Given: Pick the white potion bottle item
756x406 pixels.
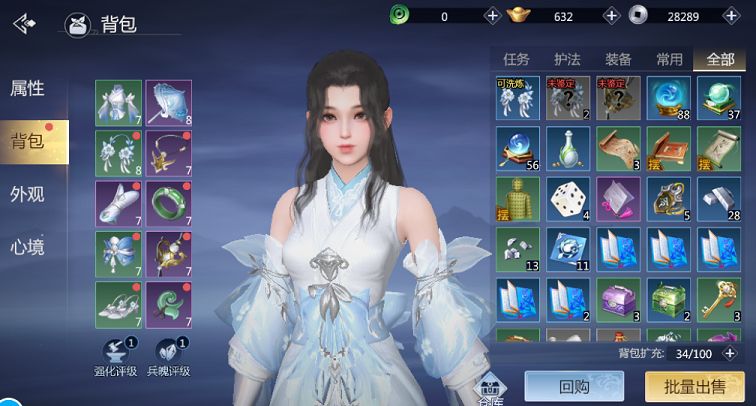Looking at the screenshot, I should tap(568, 149).
